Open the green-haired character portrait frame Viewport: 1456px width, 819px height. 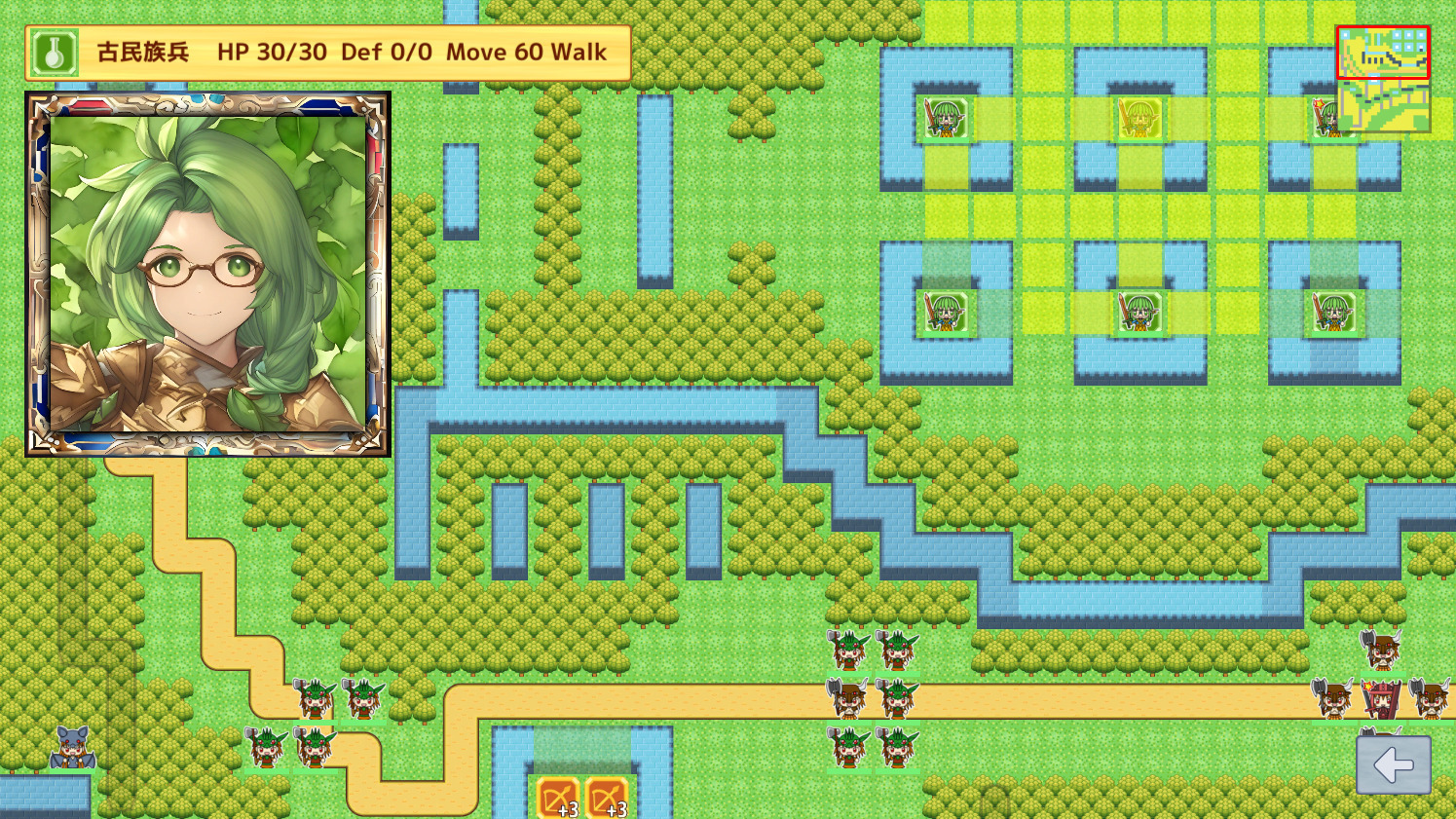(207, 273)
